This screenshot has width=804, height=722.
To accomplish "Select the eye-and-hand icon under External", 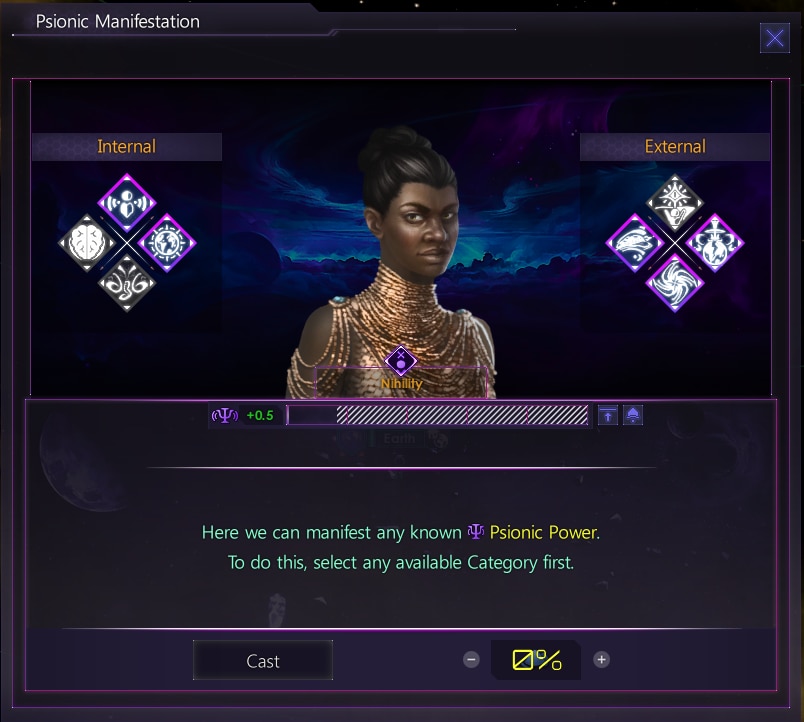I will [674, 202].
